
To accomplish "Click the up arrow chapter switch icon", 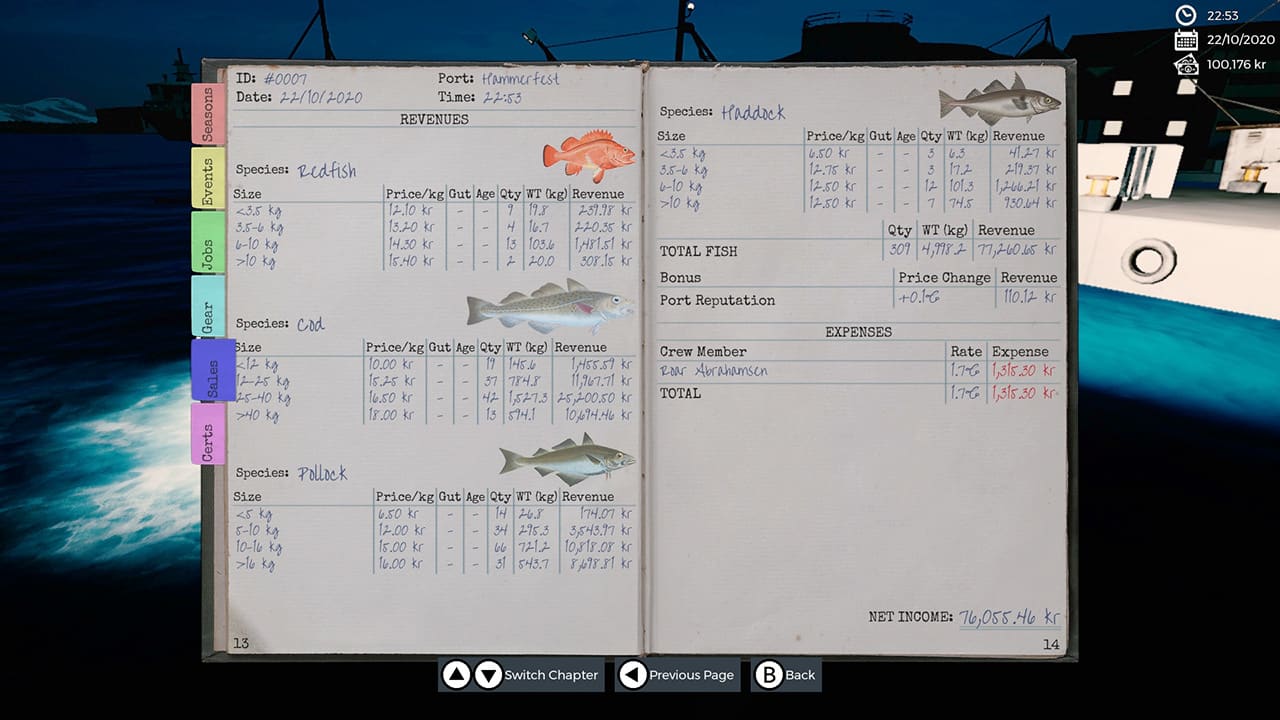I will (x=456, y=675).
